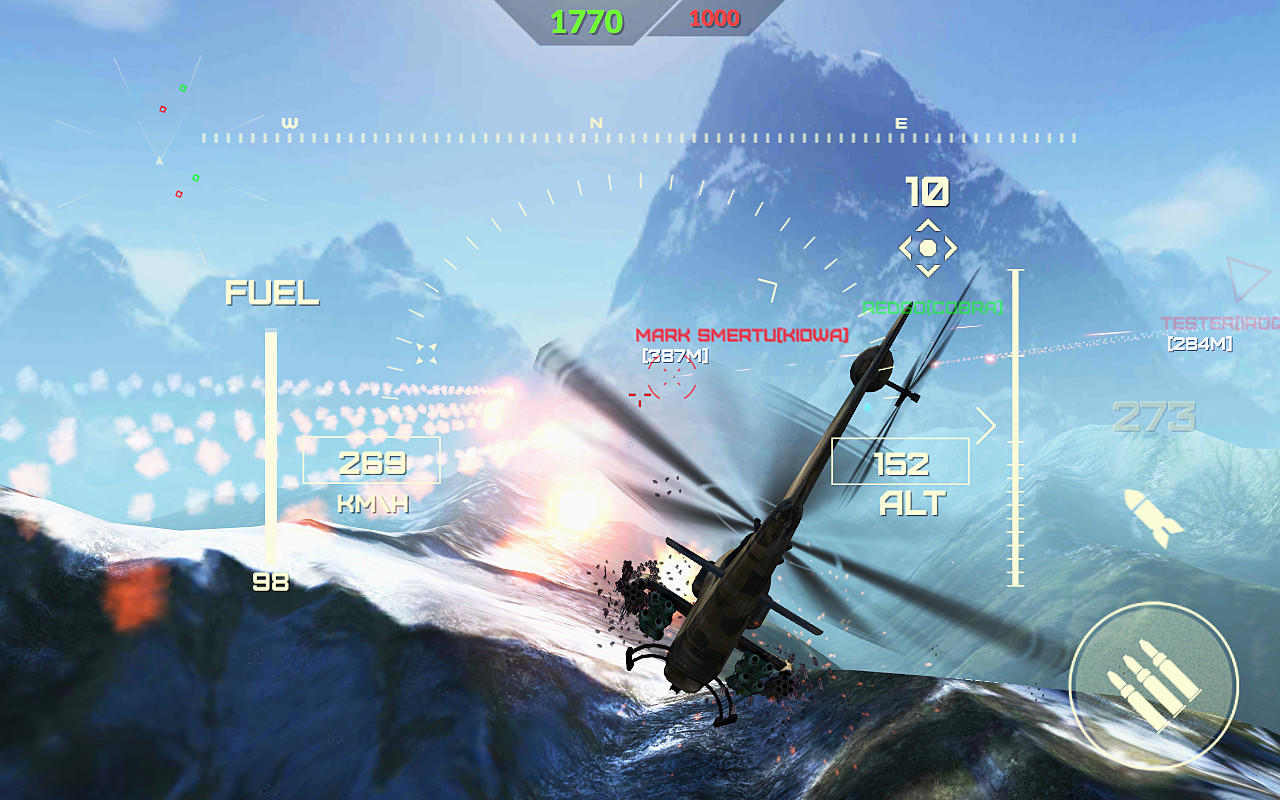The width and height of the screenshot is (1280, 800).
Task: Click the N marker on the compass strip
Action: pyautogui.click(x=597, y=120)
